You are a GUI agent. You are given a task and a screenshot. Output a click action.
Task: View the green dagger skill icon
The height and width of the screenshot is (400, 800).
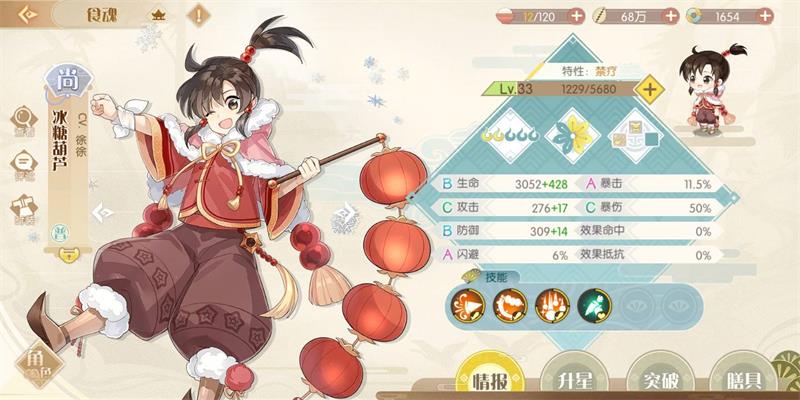(592, 302)
